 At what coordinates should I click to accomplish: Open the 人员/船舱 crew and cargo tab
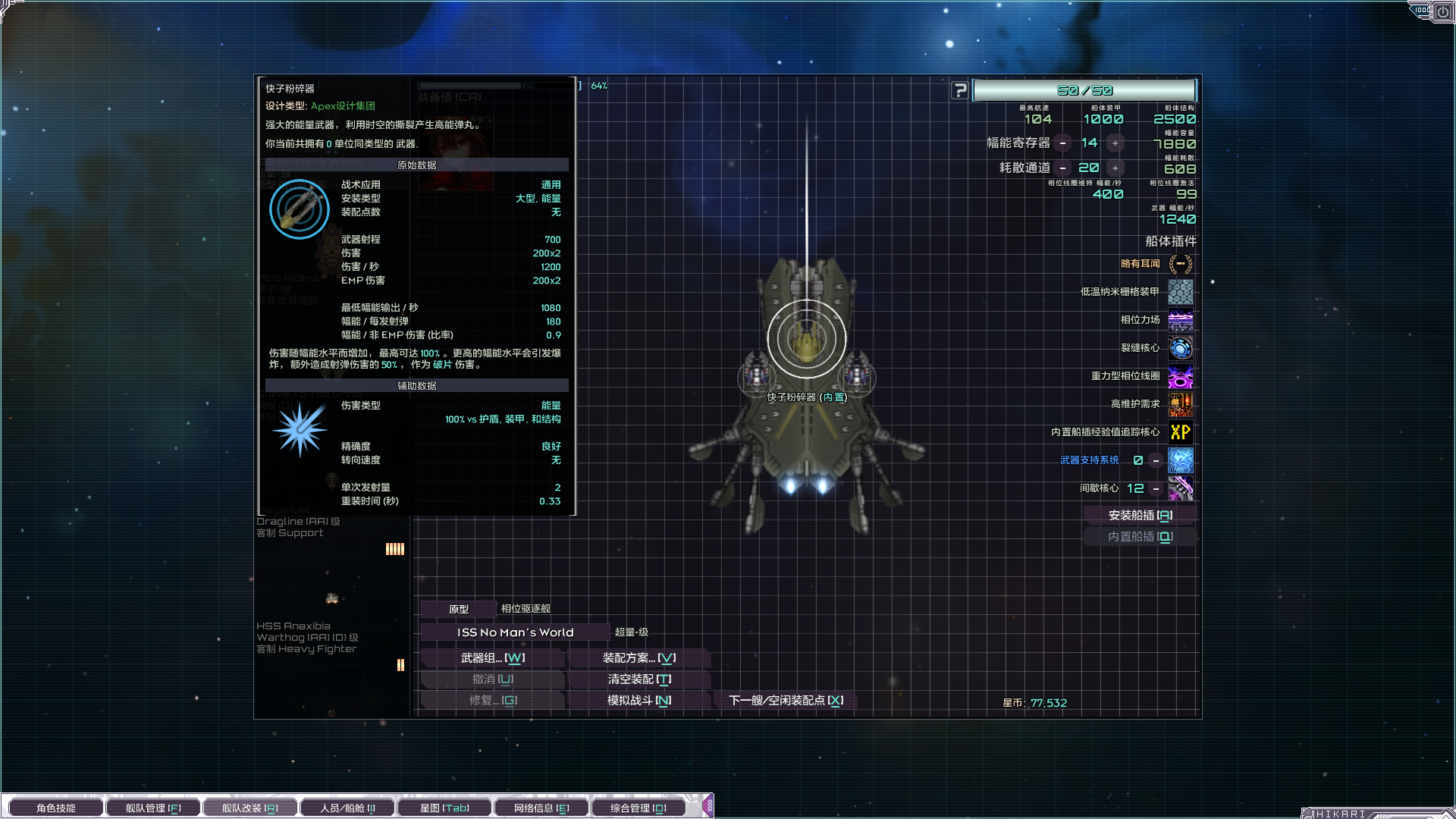click(347, 808)
